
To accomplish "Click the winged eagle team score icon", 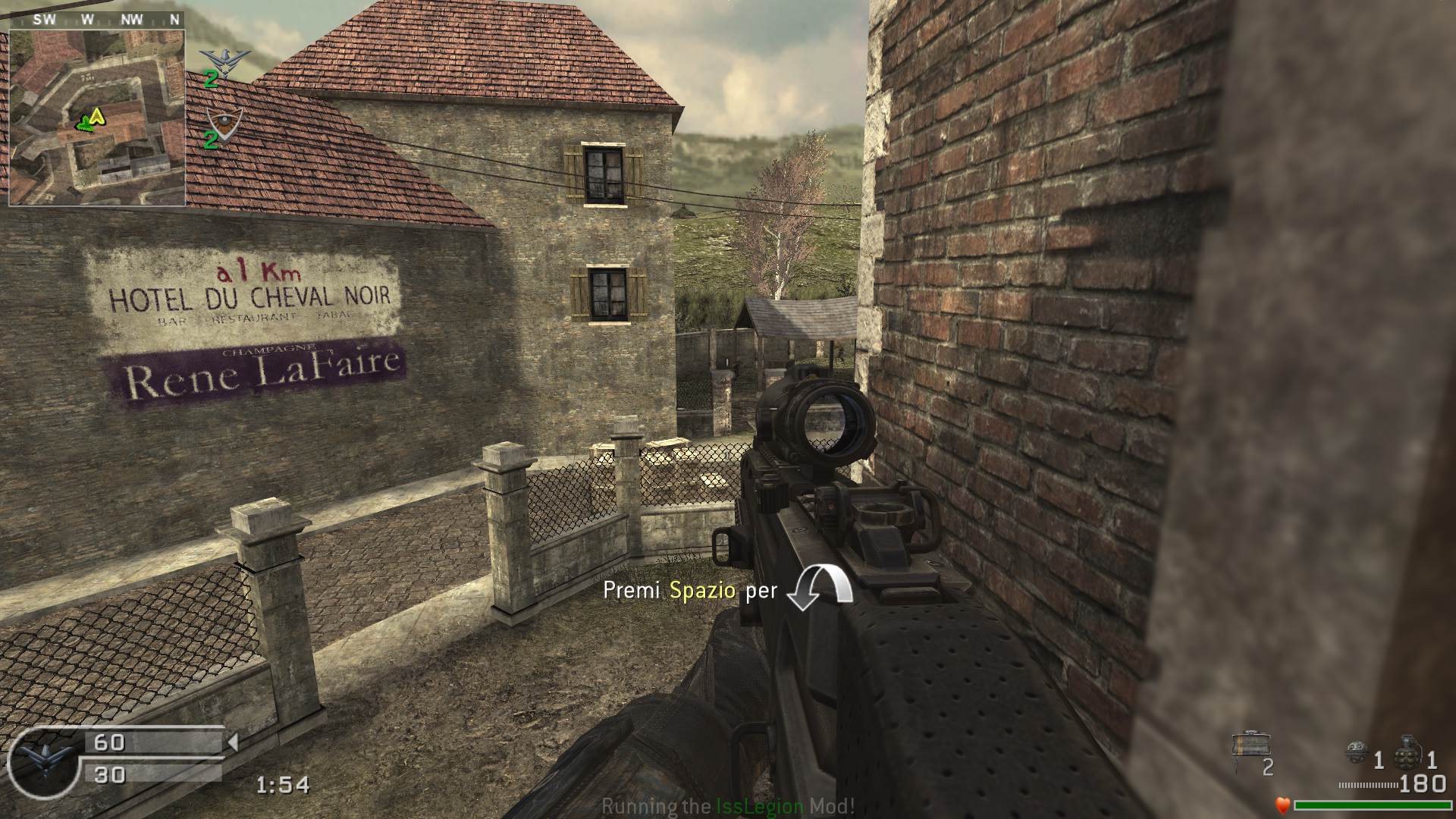I will click(224, 60).
